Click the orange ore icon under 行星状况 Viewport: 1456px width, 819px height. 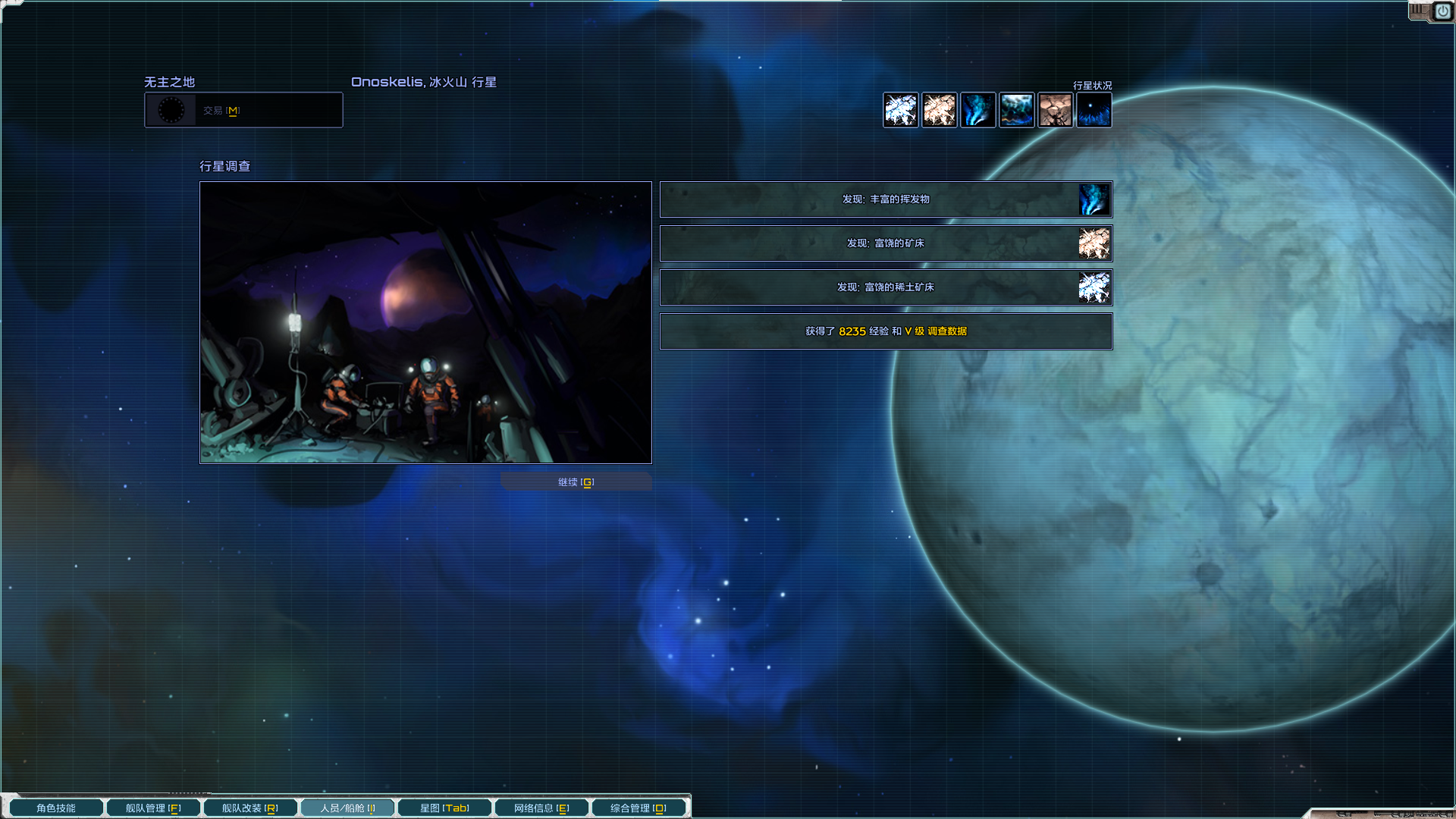(940, 111)
